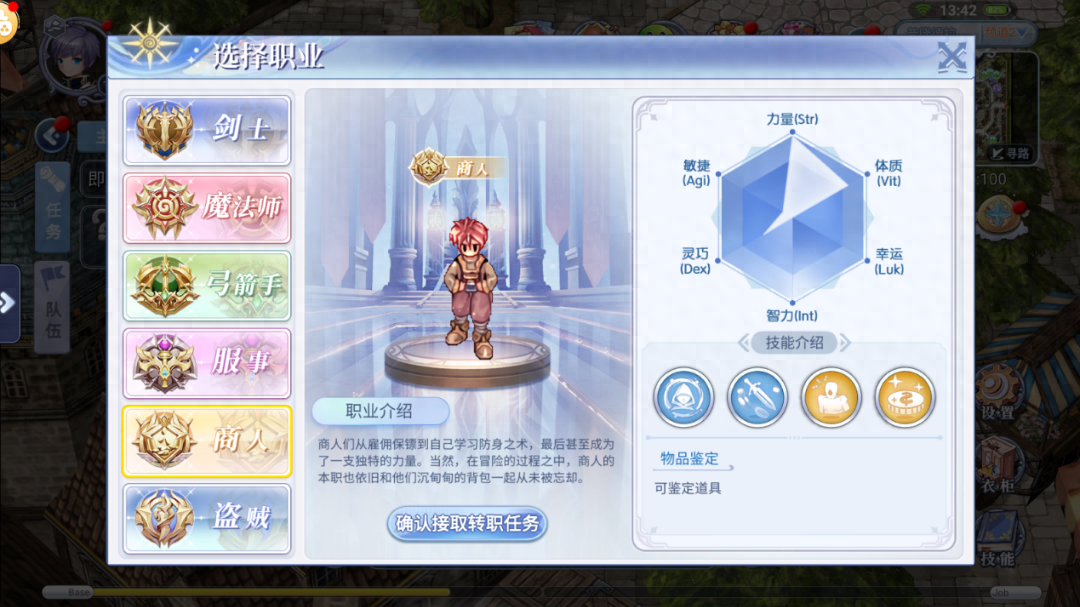Choose the 魔法师 mage class
Image resolution: width=1080 pixels, height=607 pixels.
coord(207,208)
